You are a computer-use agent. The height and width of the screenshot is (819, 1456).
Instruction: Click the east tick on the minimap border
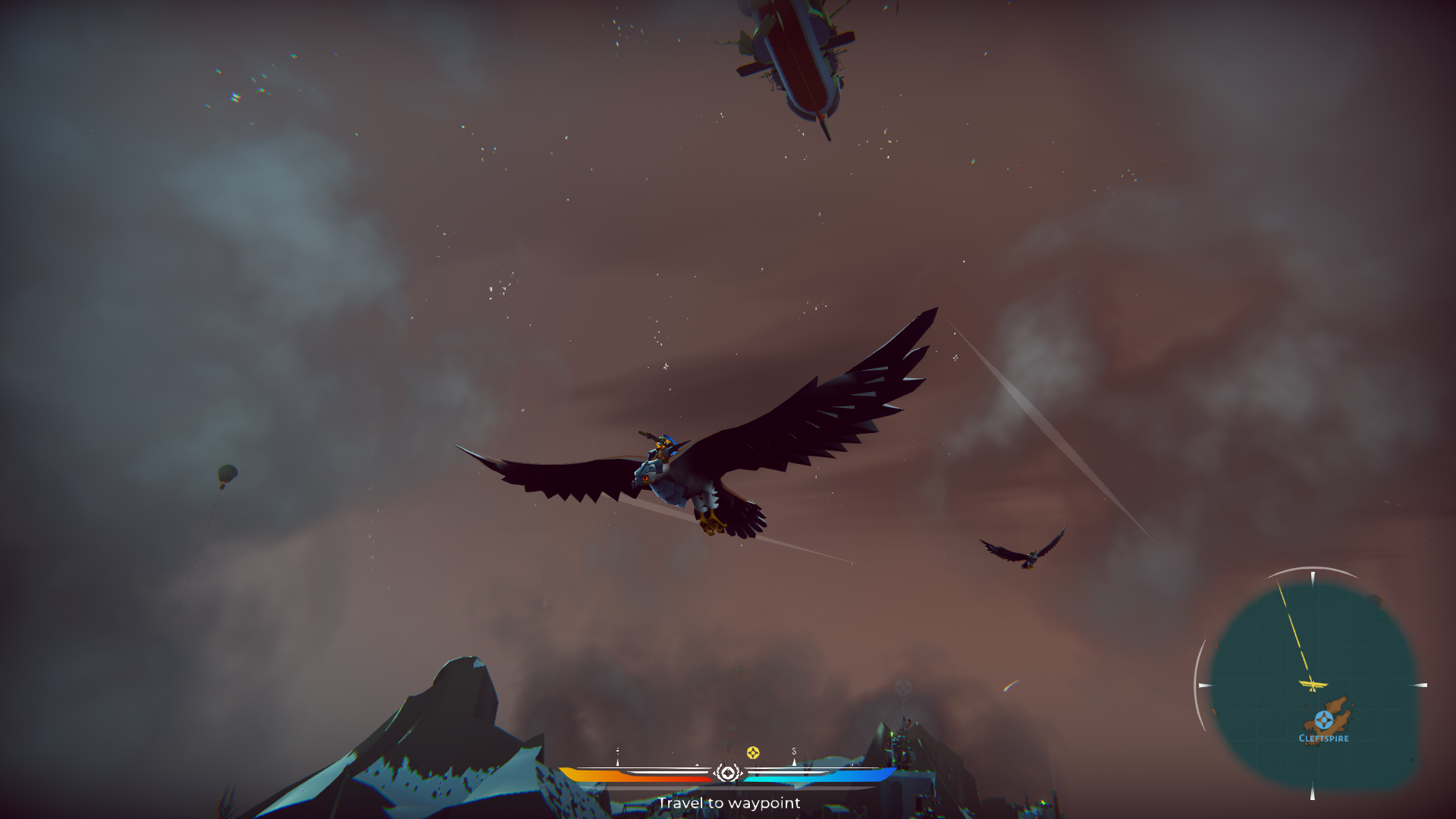(x=1420, y=684)
